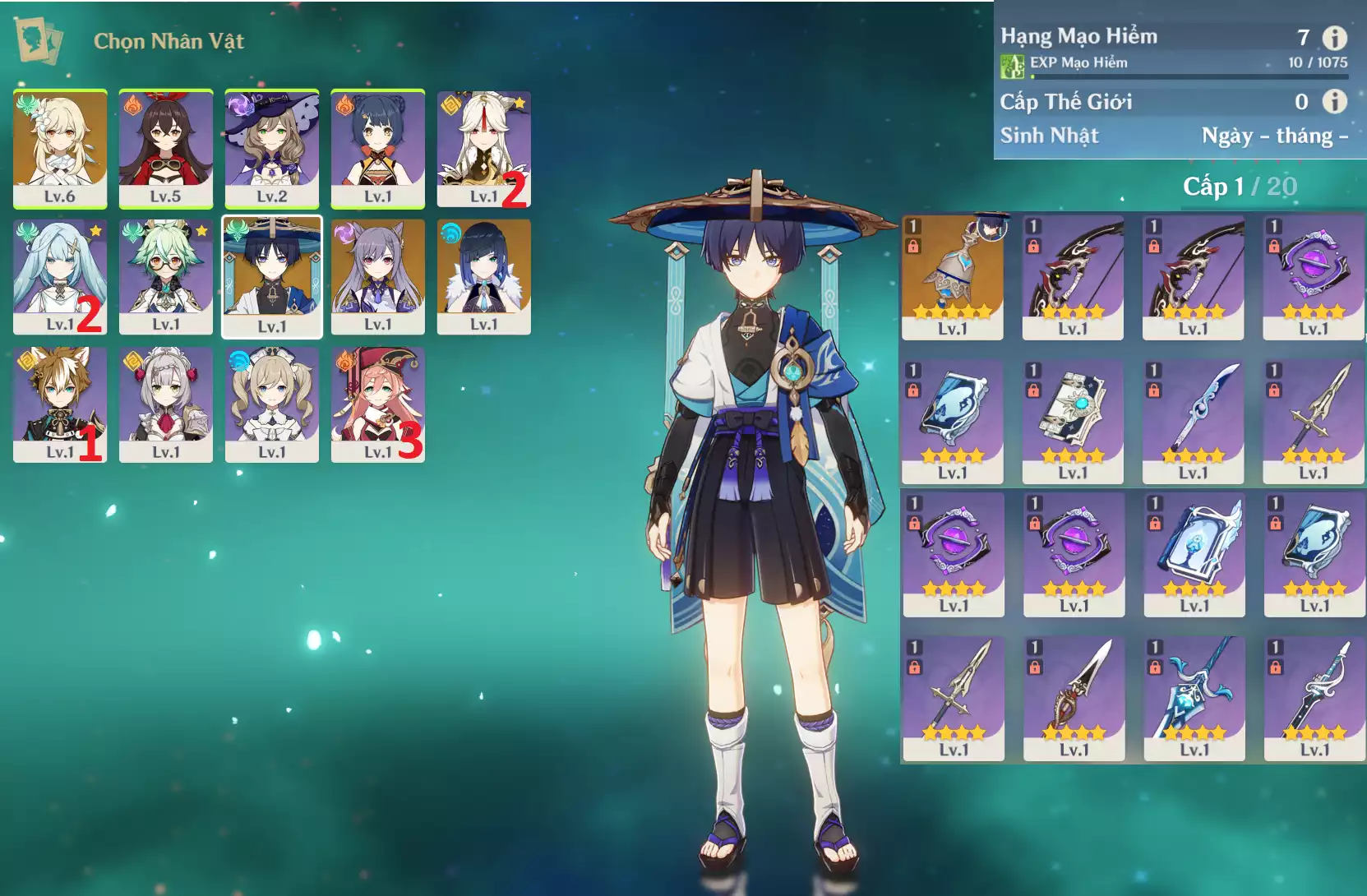
Task: Select Keqing's purple-haired character portrait
Action: point(377,276)
